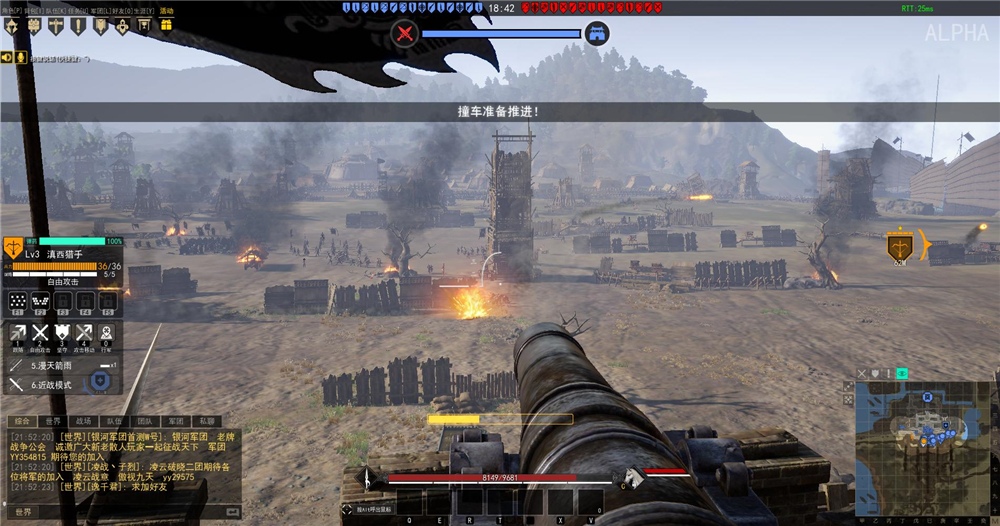Open the 活动 events gift icon

[164, 26]
